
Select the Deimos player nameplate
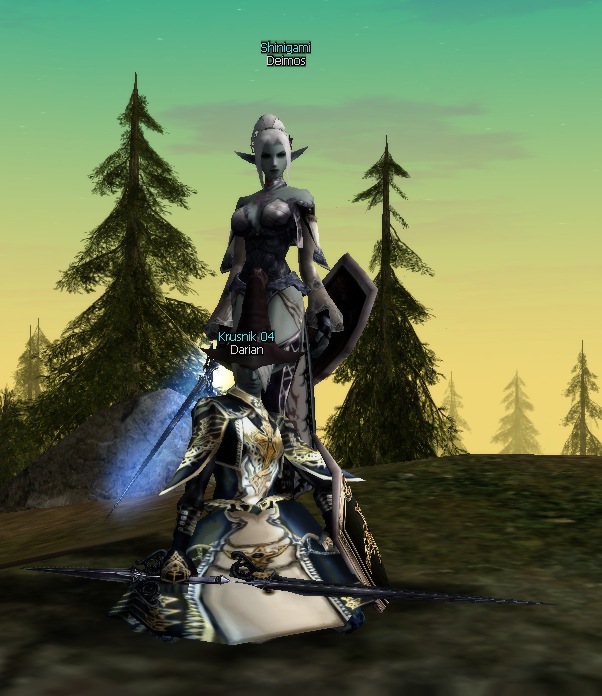[x=286, y=61]
